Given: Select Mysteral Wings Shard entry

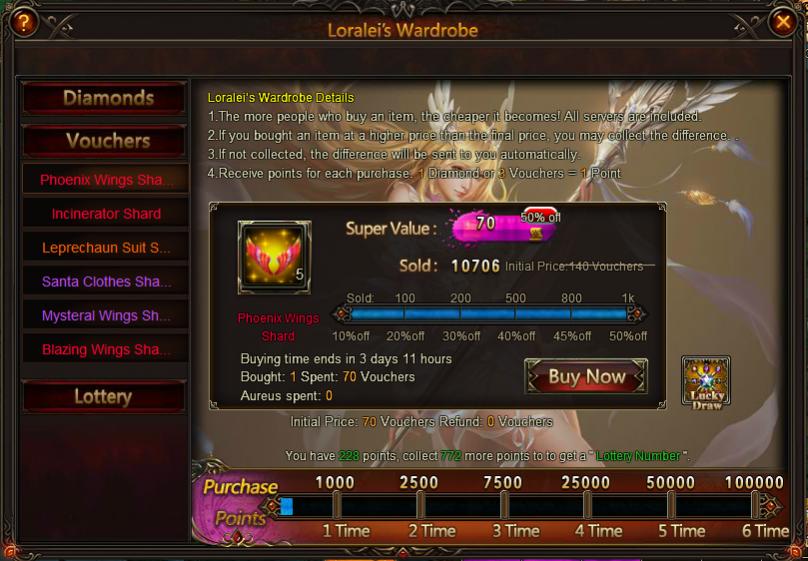Looking at the screenshot, I should click(x=105, y=316).
